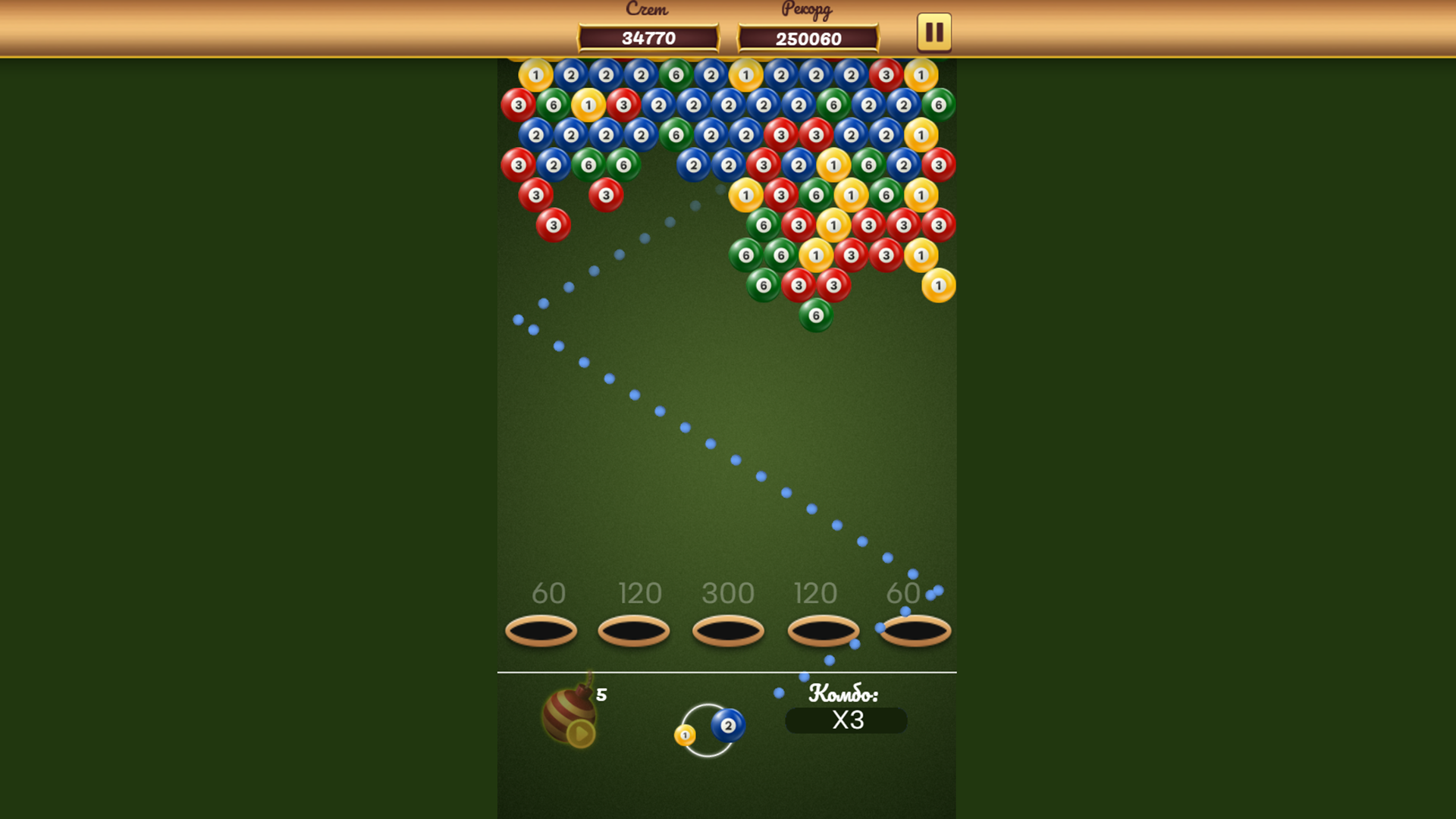The height and width of the screenshot is (819, 1456).
Task: Click the center hole worth 300 points
Action: tap(728, 630)
